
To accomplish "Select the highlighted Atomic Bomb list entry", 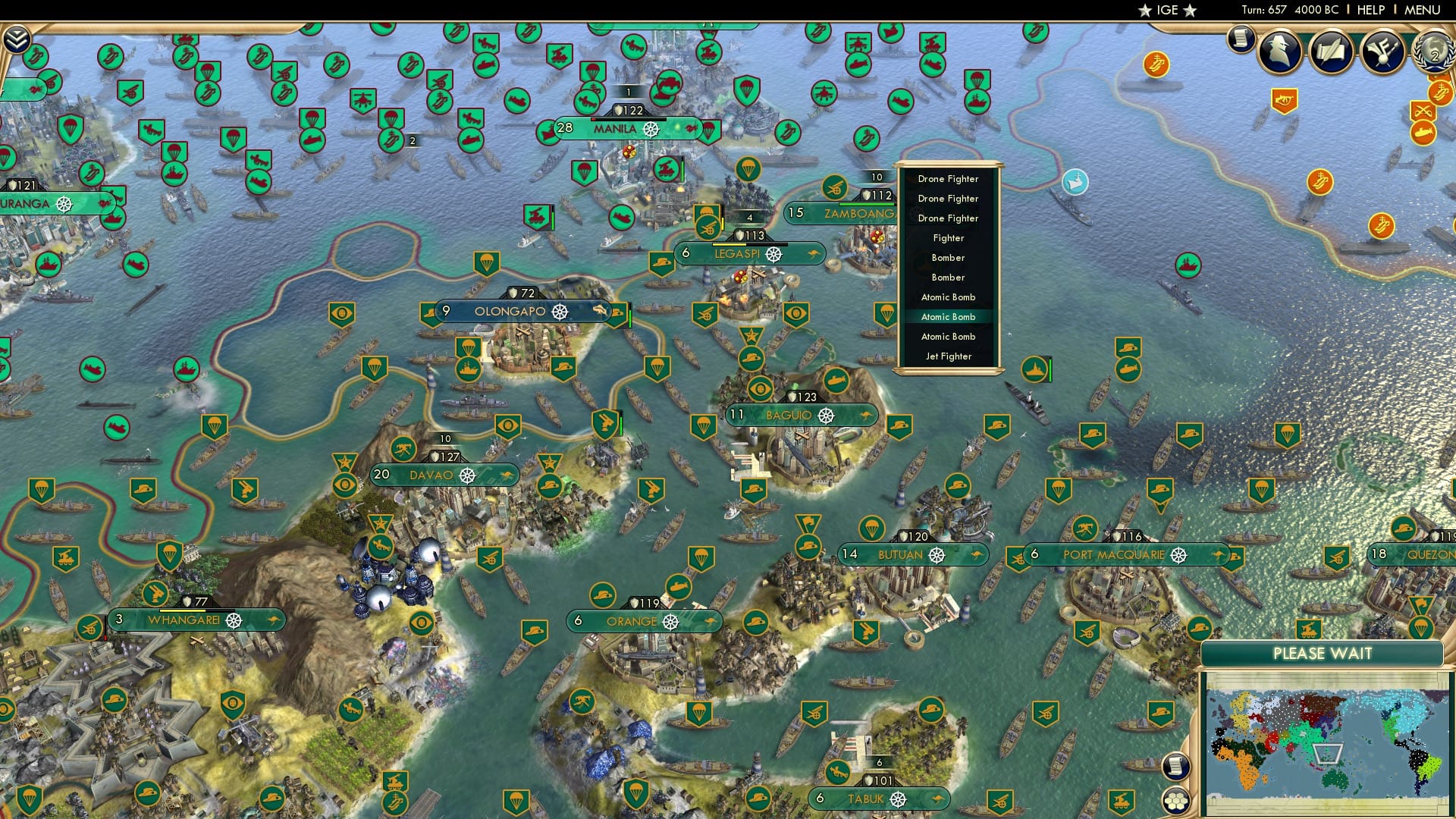I will coord(947,316).
